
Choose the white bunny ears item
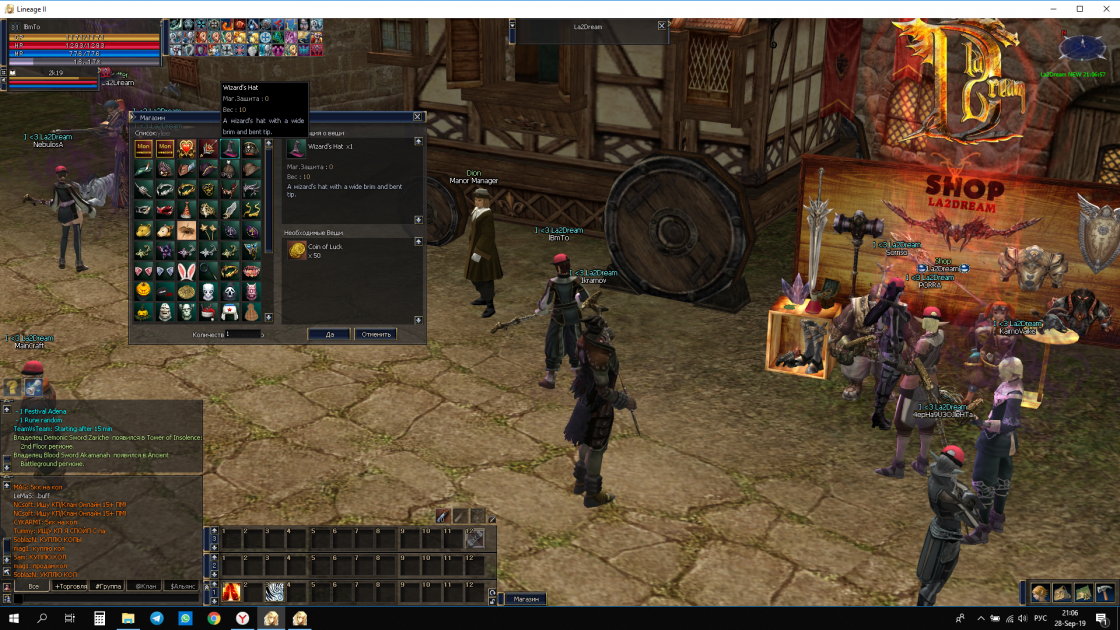[x=187, y=271]
